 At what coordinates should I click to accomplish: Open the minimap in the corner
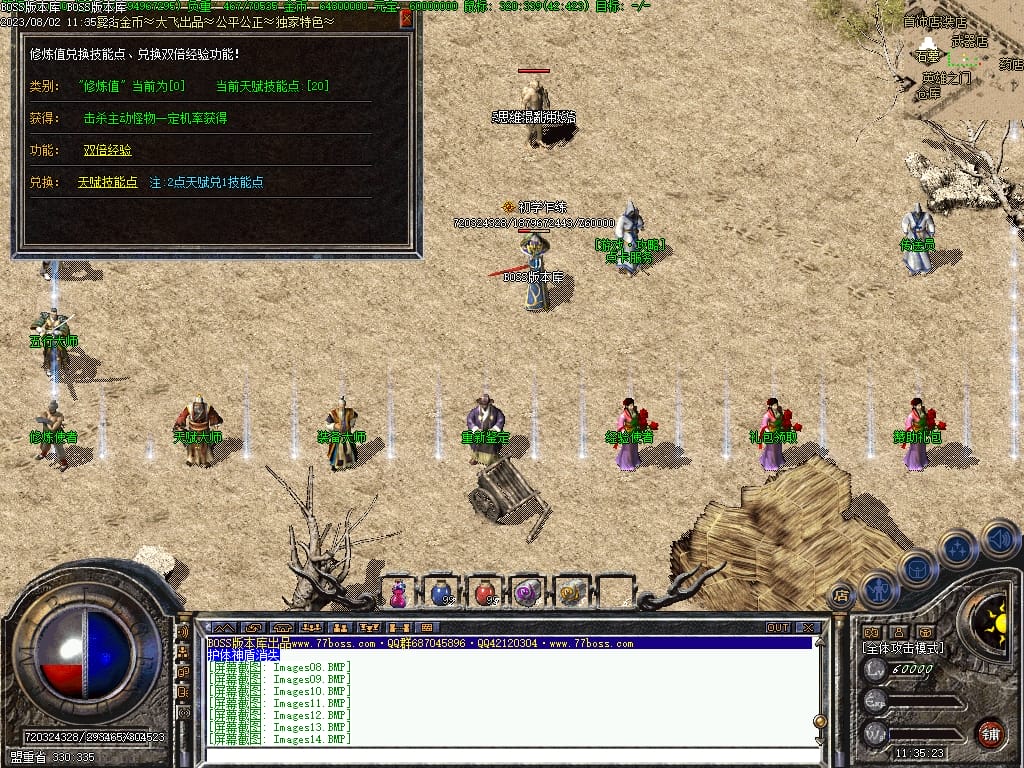tap(960, 55)
